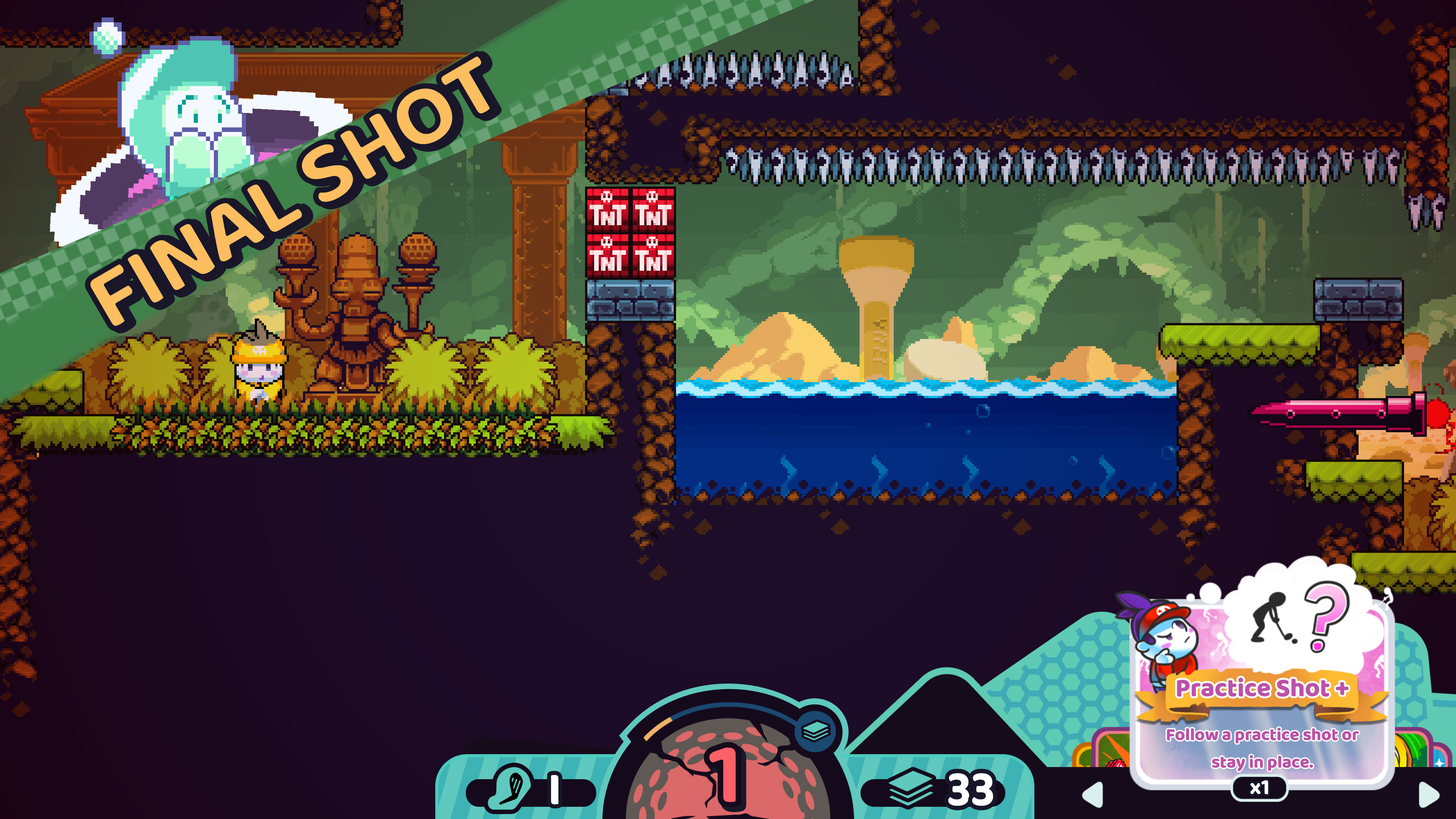The width and height of the screenshot is (1456, 819).
Task: Show the next card with right arrow
Action: click(1428, 794)
